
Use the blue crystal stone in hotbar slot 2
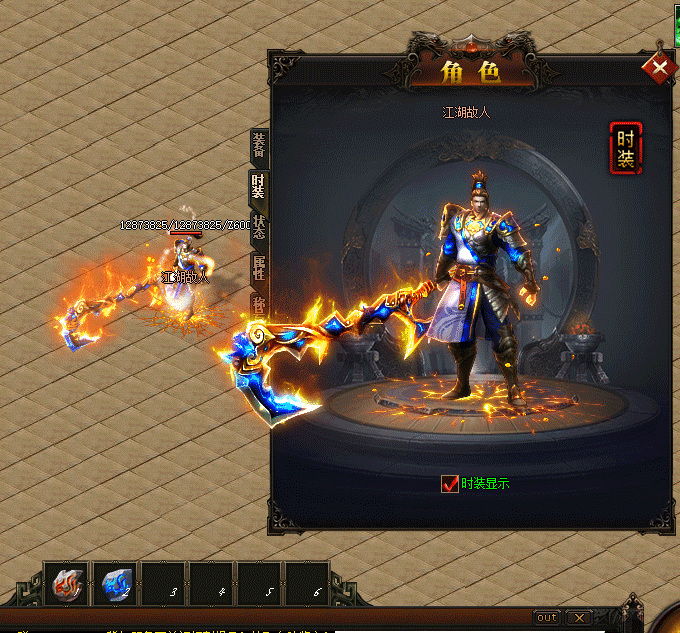(x=116, y=584)
